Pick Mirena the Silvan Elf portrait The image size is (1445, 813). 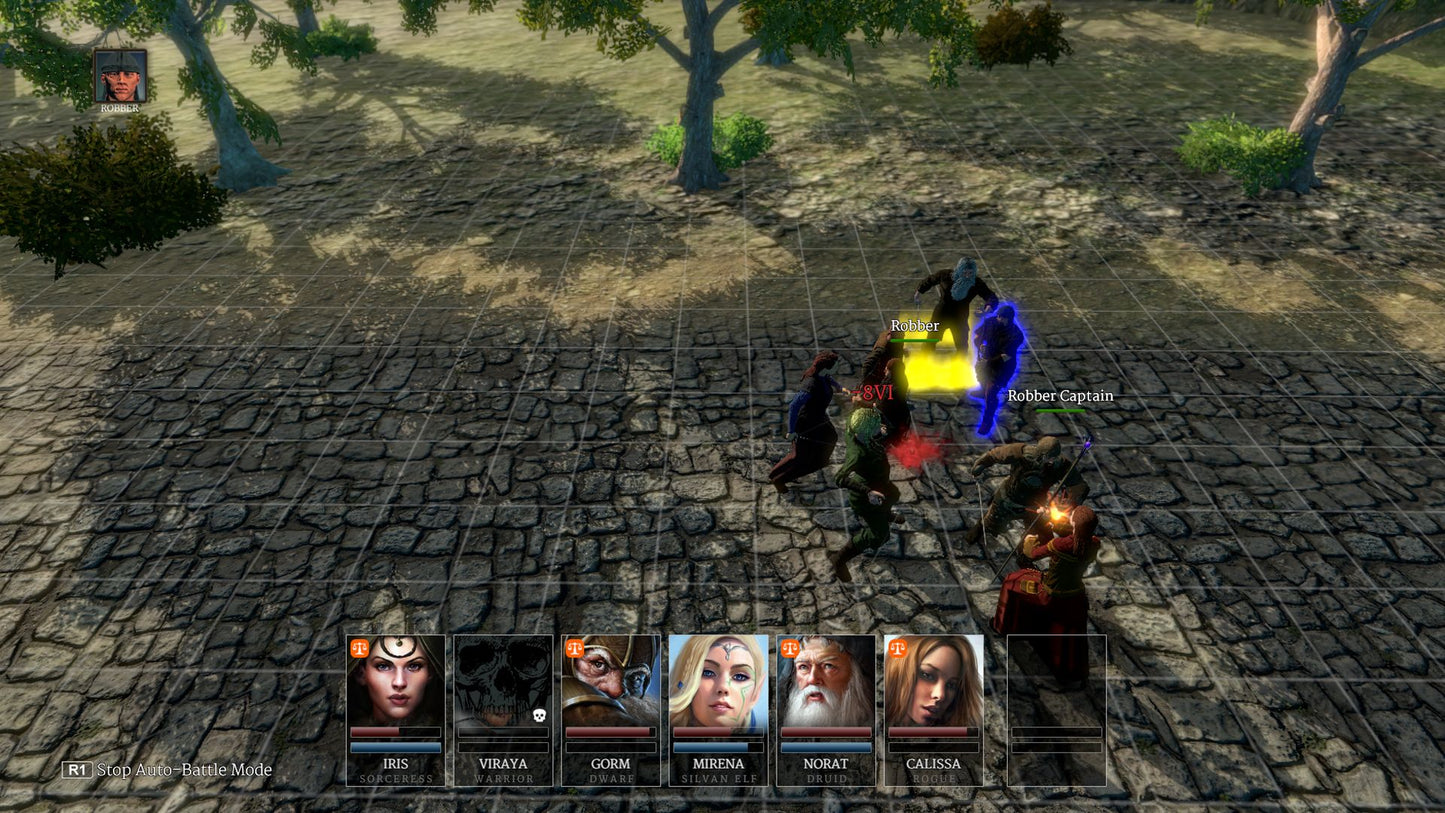click(718, 681)
